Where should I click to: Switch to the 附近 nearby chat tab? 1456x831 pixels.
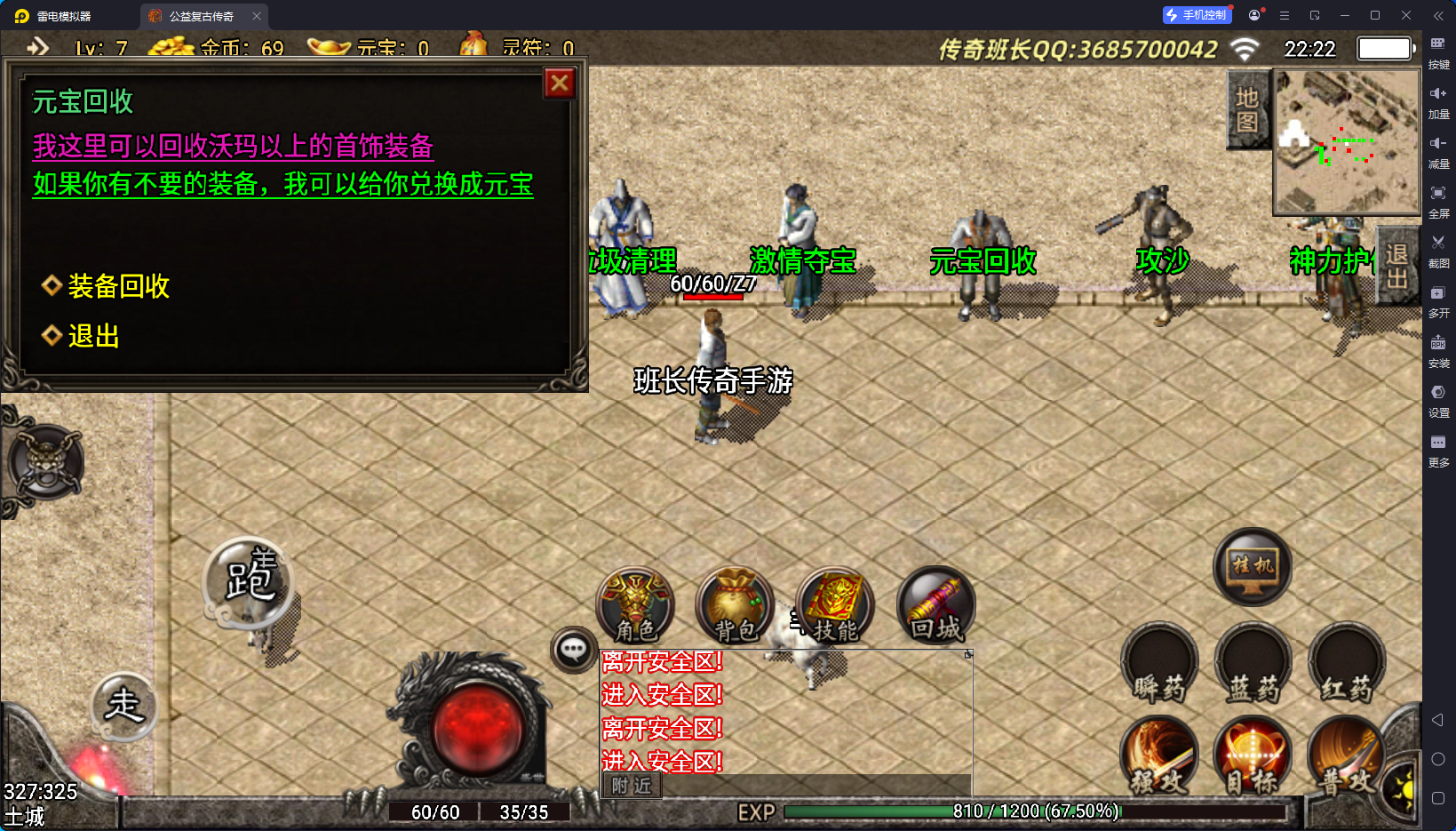coord(631,786)
